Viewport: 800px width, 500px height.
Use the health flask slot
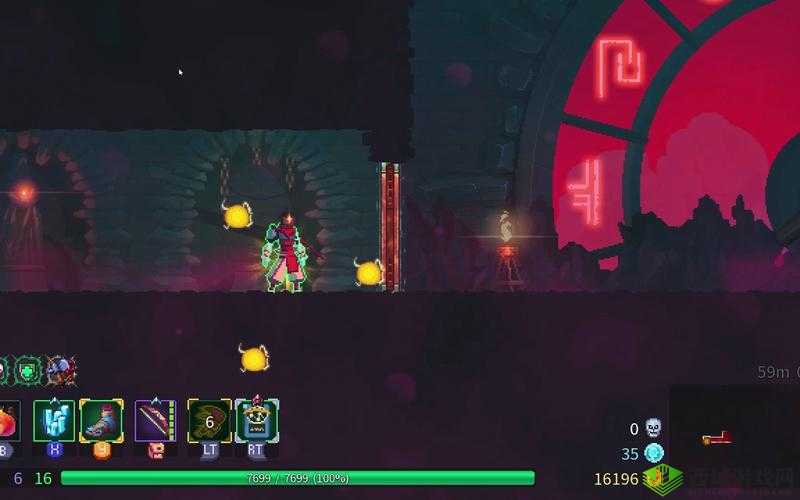coord(8,420)
